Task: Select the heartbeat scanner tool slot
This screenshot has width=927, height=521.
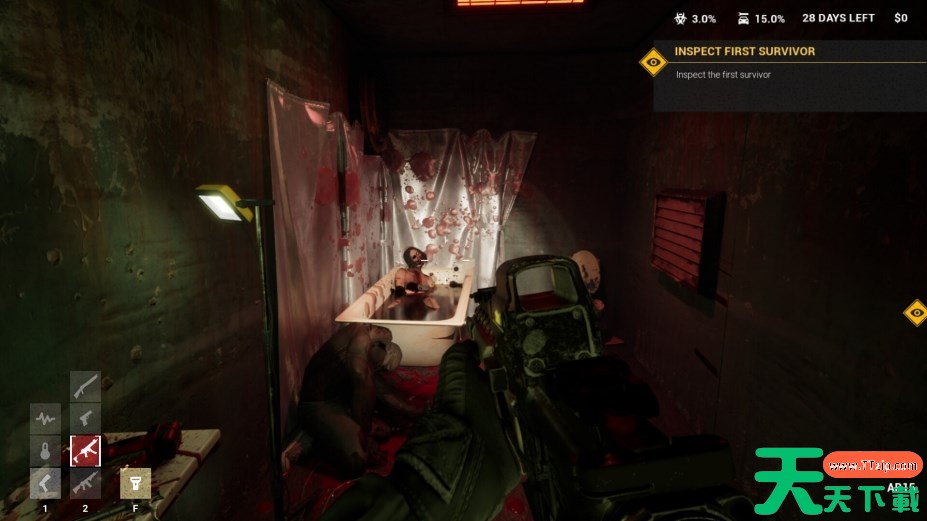Action: (x=45, y=418)
